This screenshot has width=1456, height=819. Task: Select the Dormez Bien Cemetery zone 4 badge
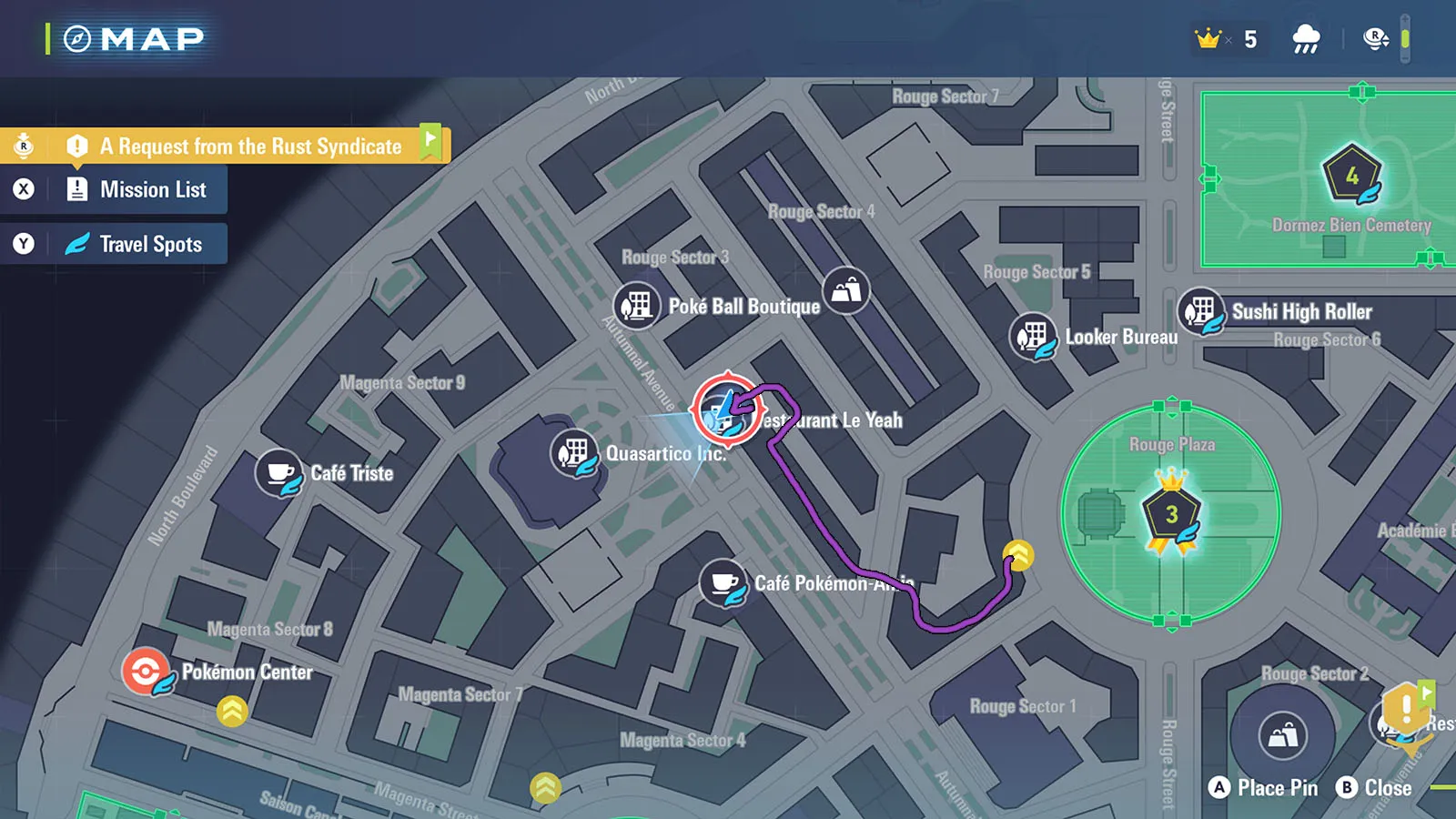(1351, 175)
